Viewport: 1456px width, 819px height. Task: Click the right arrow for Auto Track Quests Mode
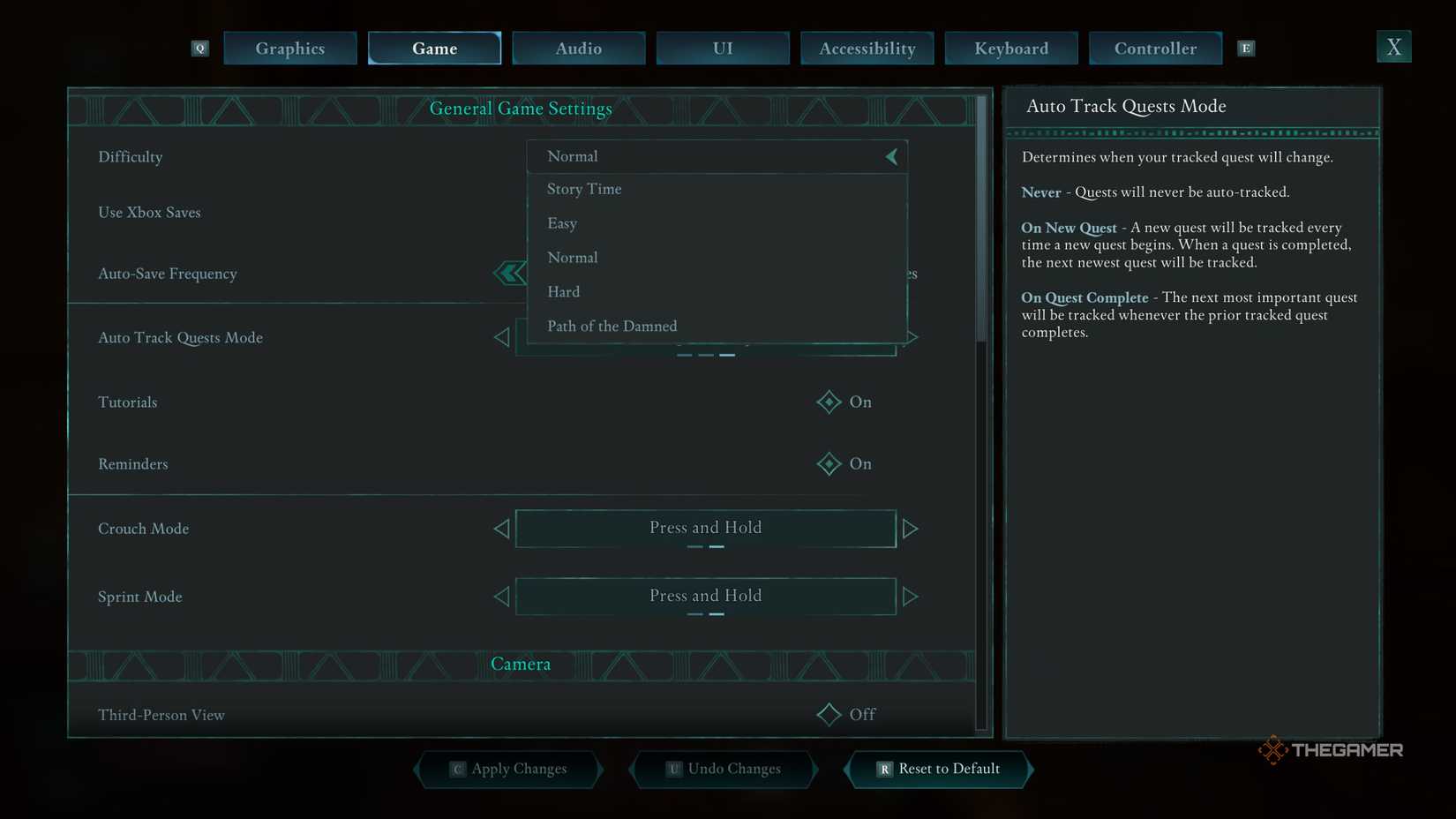(912, 337)
